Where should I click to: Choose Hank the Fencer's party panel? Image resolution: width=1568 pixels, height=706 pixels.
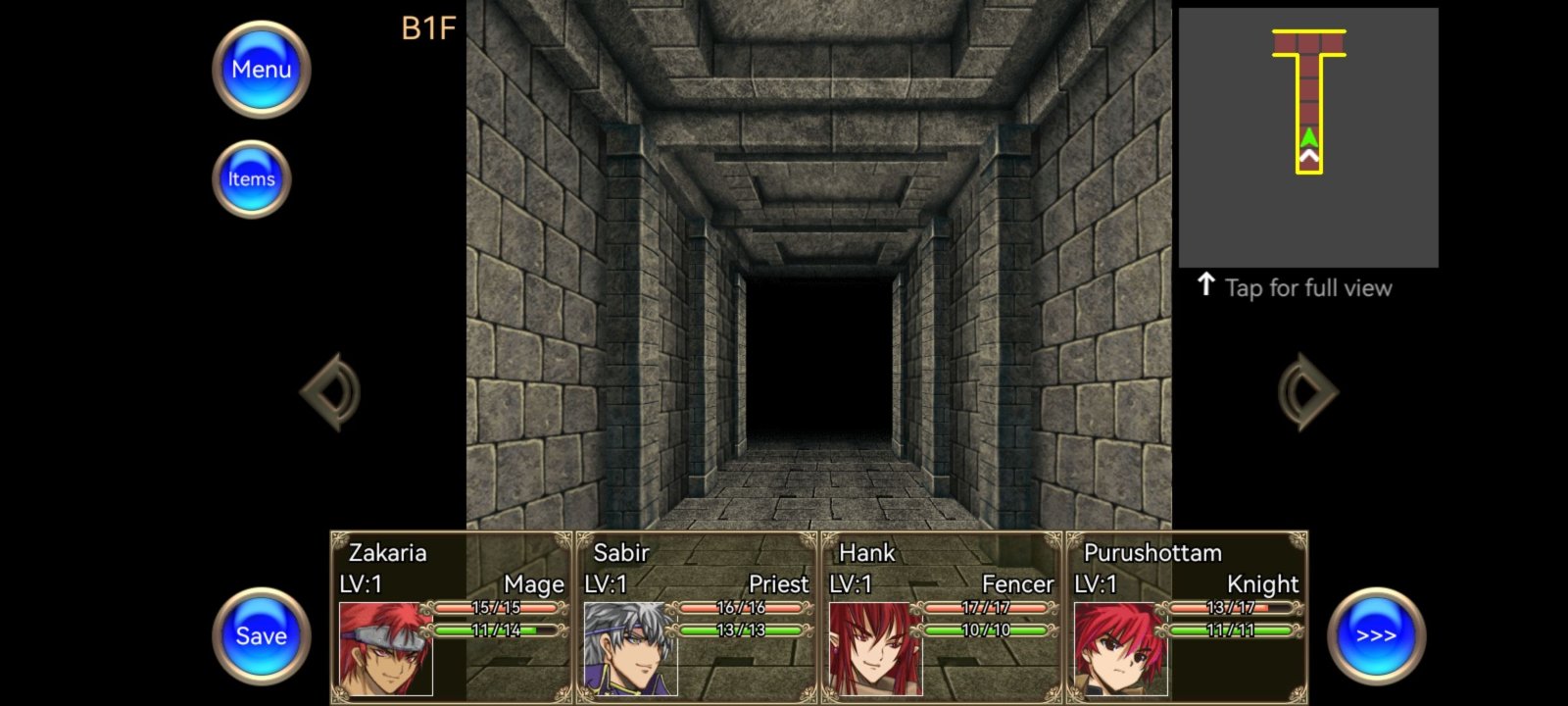pos(942,618)
